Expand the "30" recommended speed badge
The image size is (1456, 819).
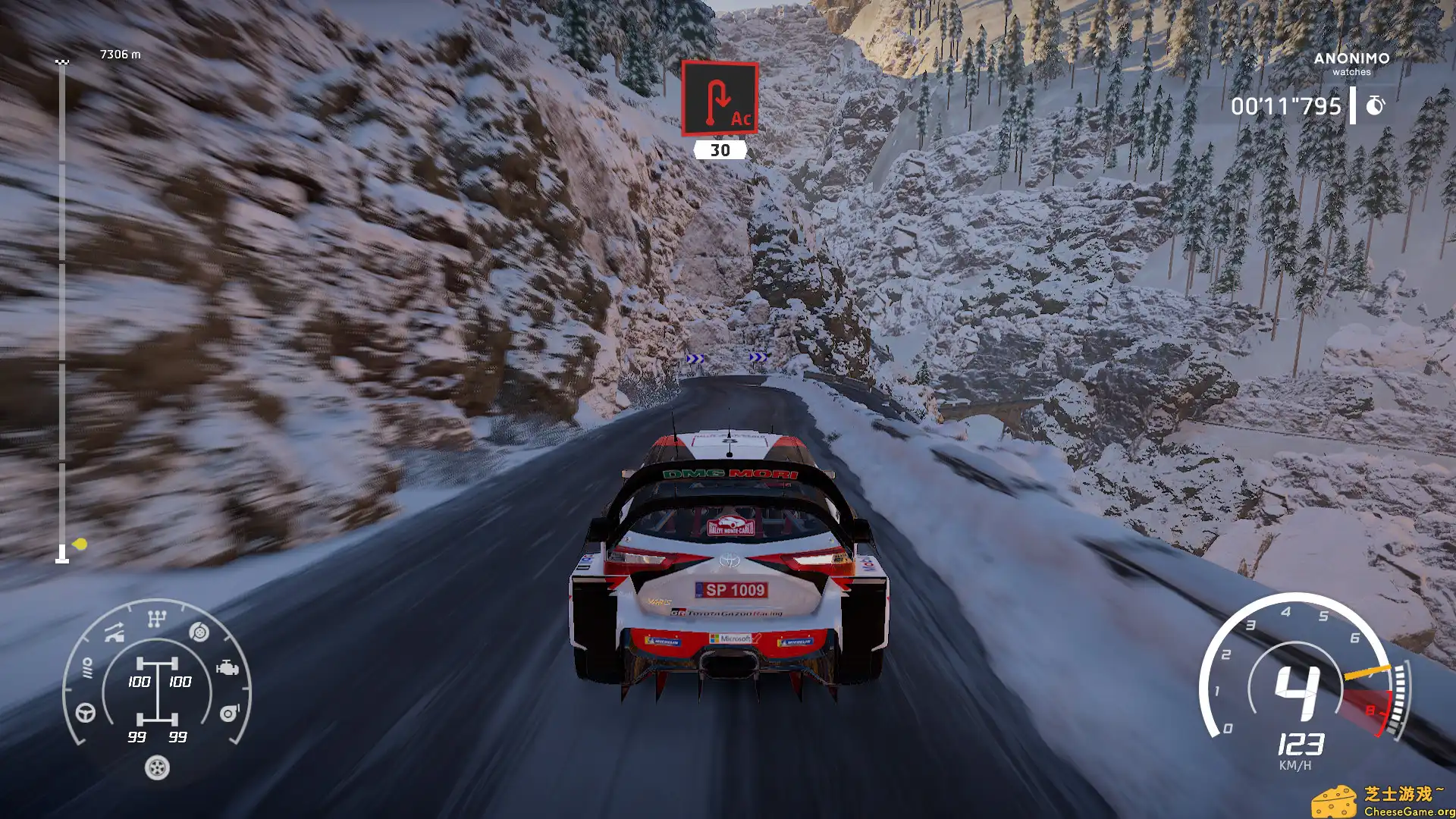point(719,150)
